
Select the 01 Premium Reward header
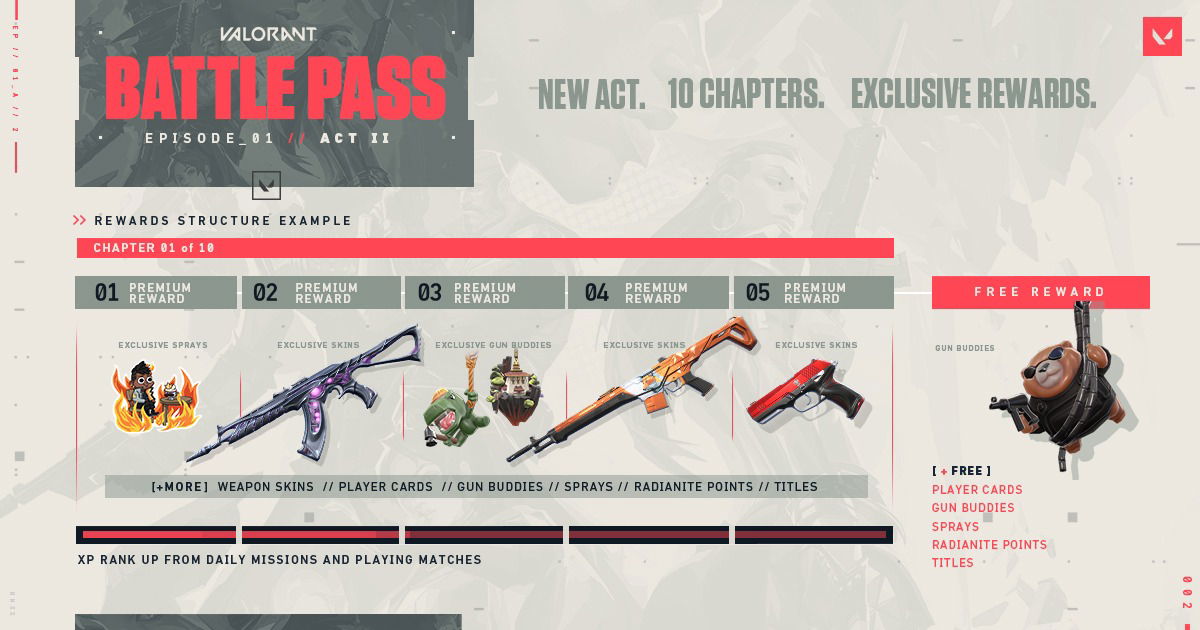[x=156, y=292]
